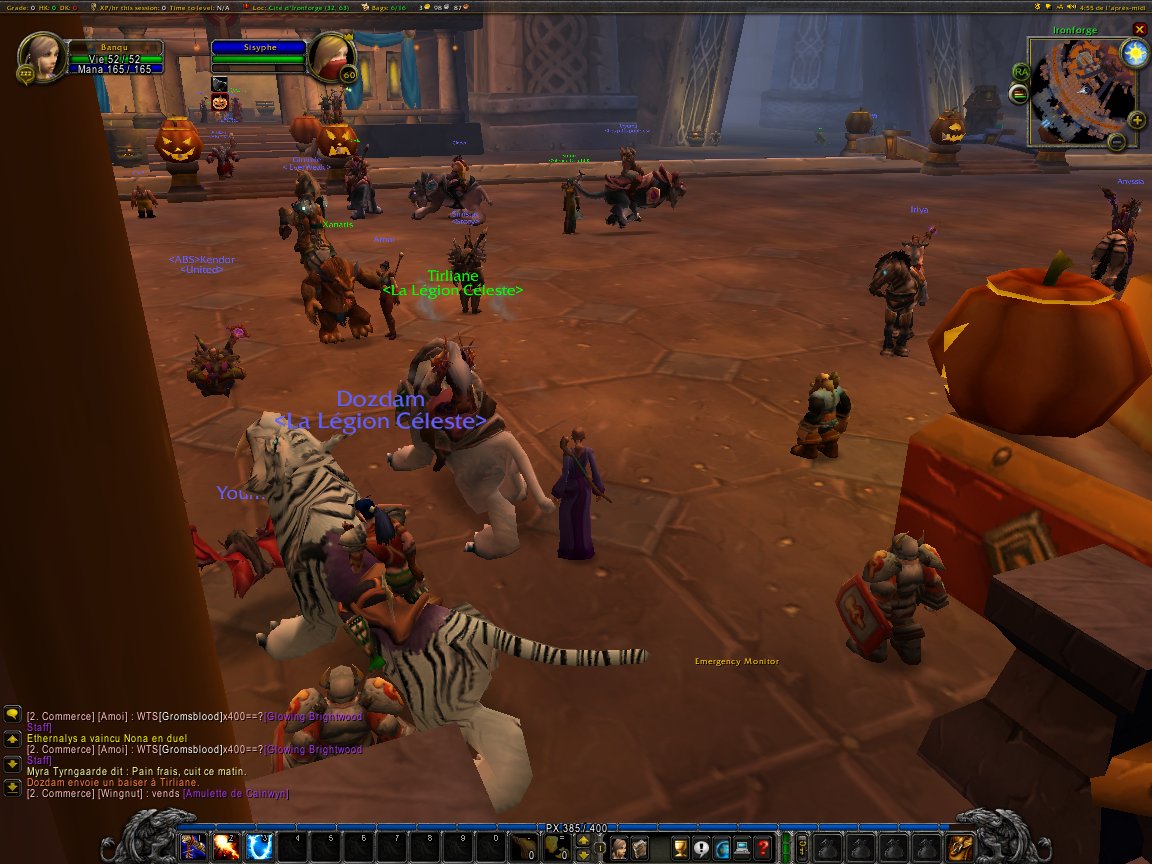The height and width of the screenshot is (864, 1152).
Task: Zoom in on the Ironforge minimap
Action: pyautogui.click(x=1137, y=120)
